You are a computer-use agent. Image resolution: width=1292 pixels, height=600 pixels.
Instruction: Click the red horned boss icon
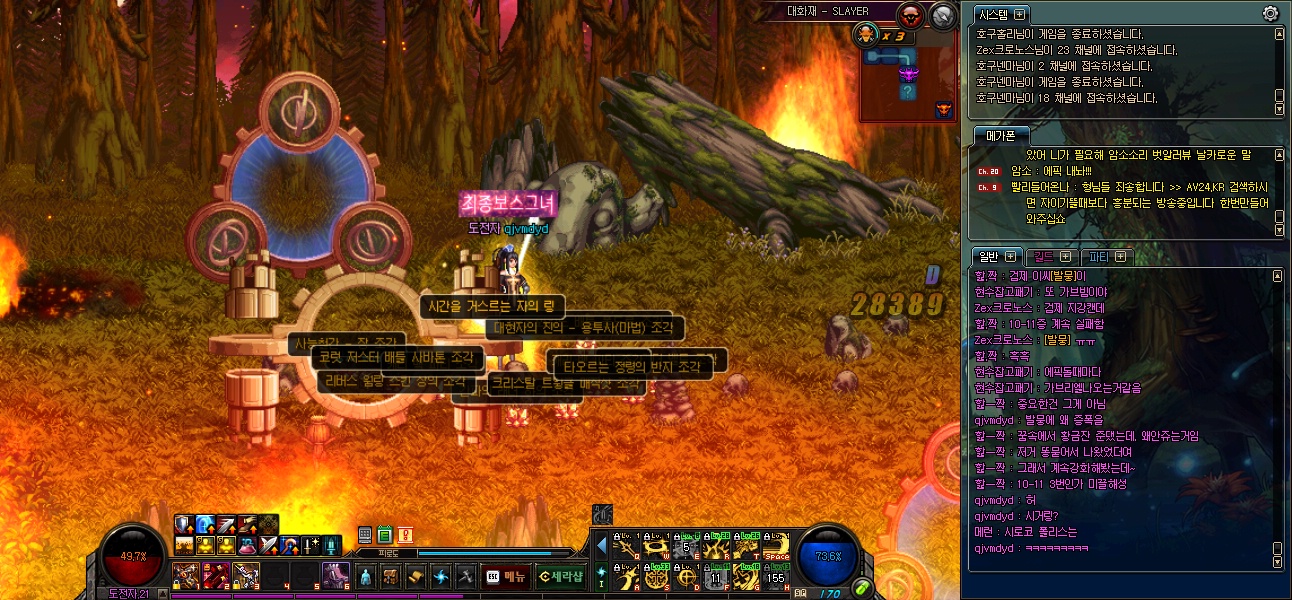tap(912, 15)
